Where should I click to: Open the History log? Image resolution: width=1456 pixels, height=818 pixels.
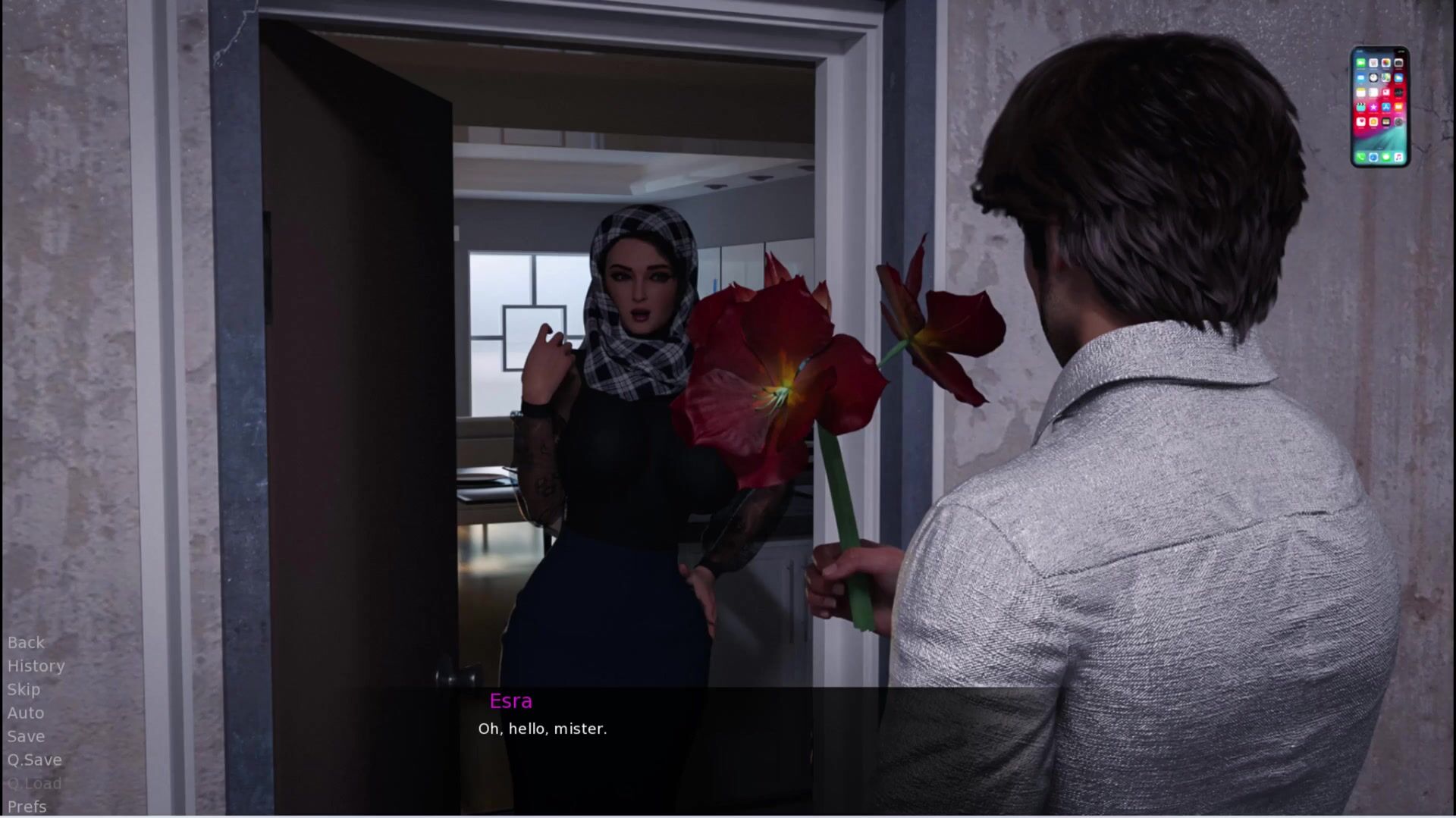36,666
